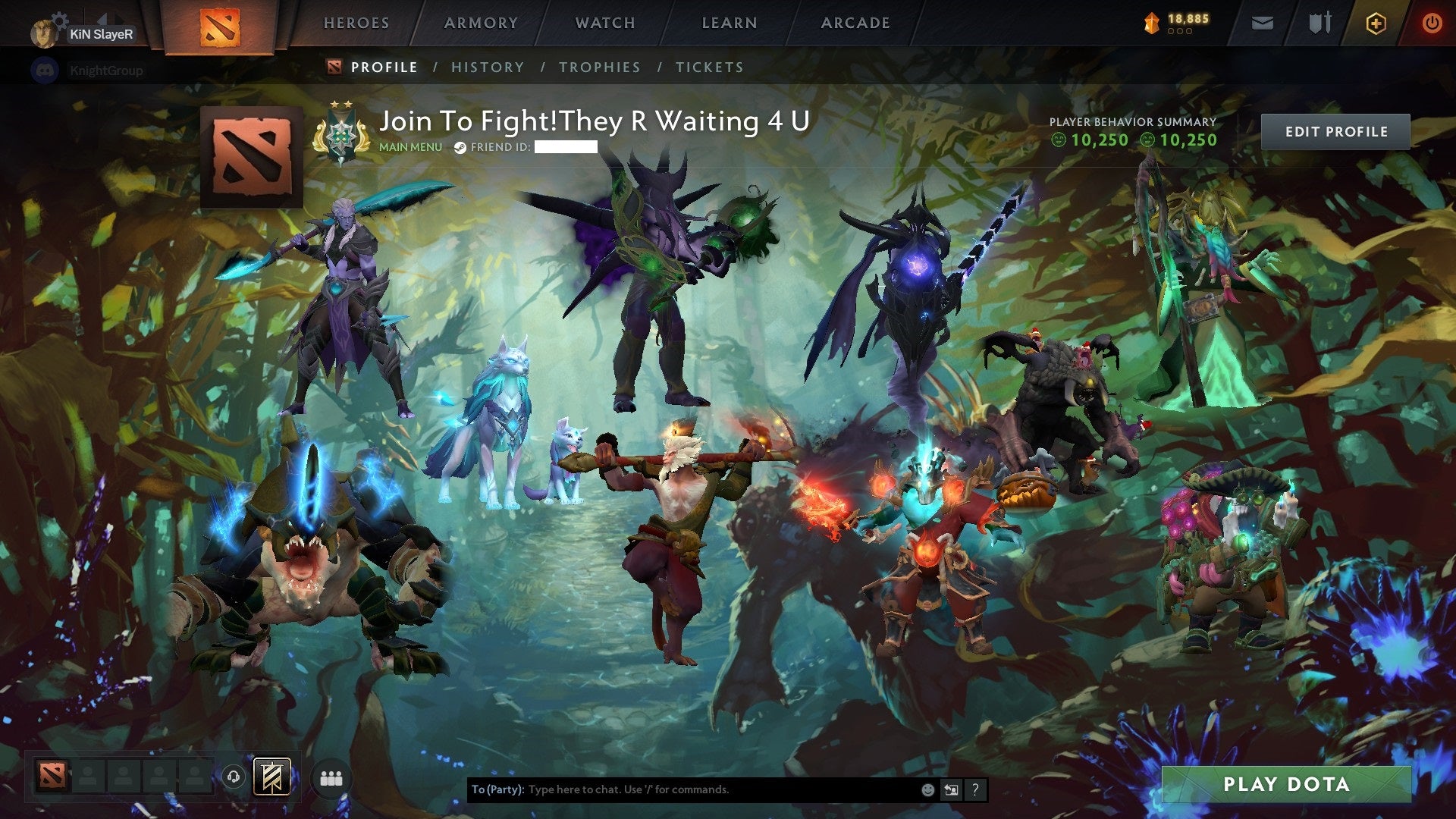
Task: Open your in-game mail inbox
Action: click(x=1262, y=23)
